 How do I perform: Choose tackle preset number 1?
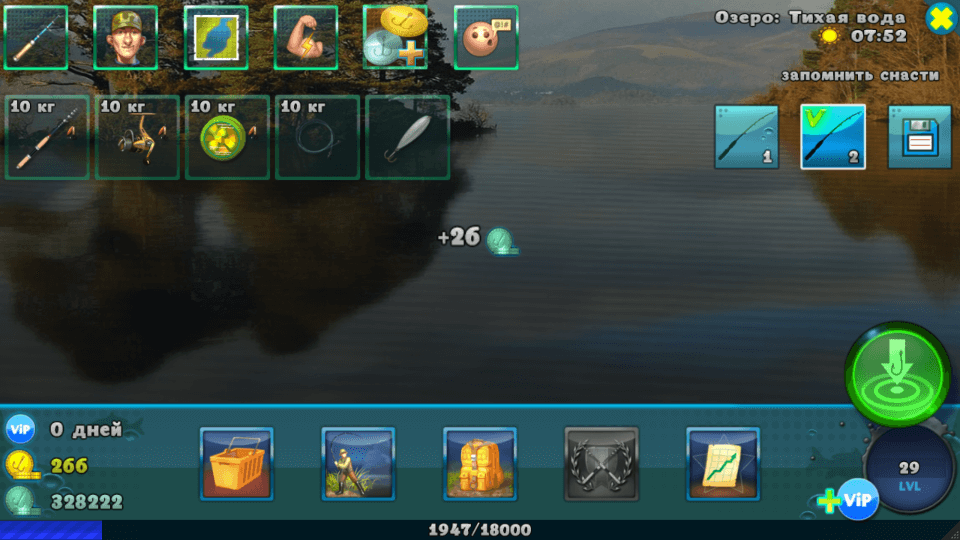click(746, 137)
